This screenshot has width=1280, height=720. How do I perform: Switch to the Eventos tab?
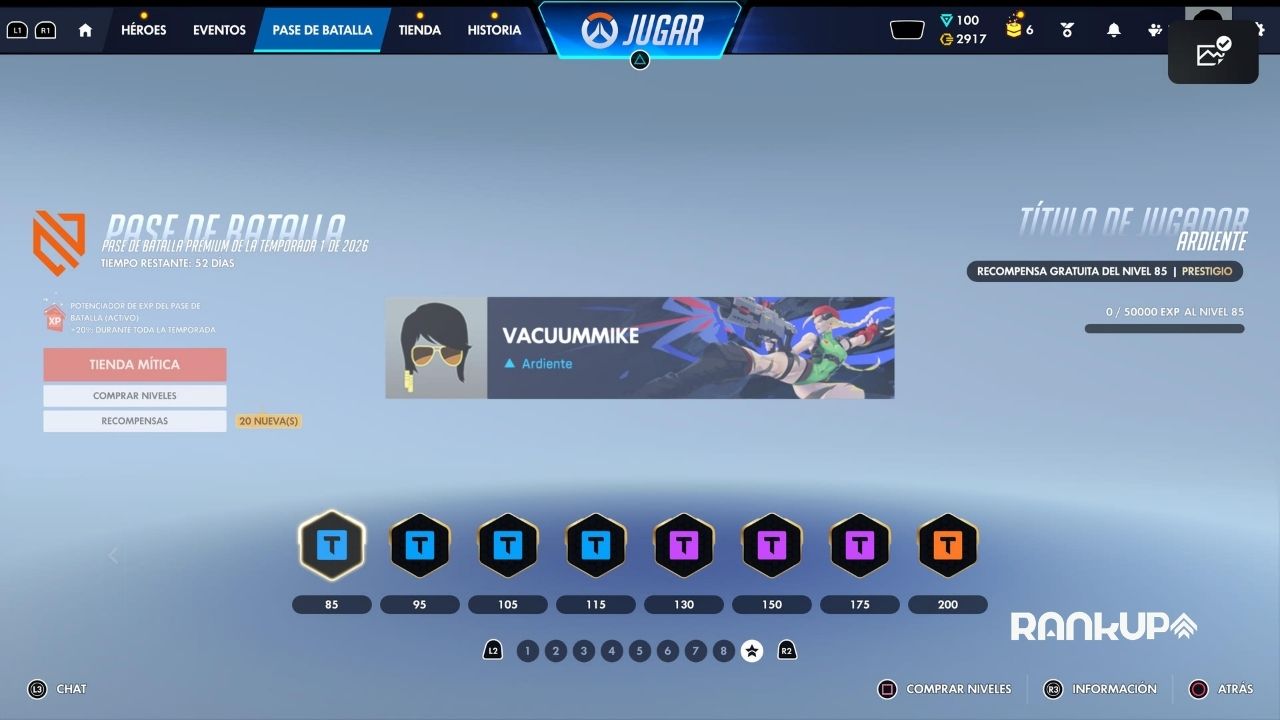[x=219, y=30]
